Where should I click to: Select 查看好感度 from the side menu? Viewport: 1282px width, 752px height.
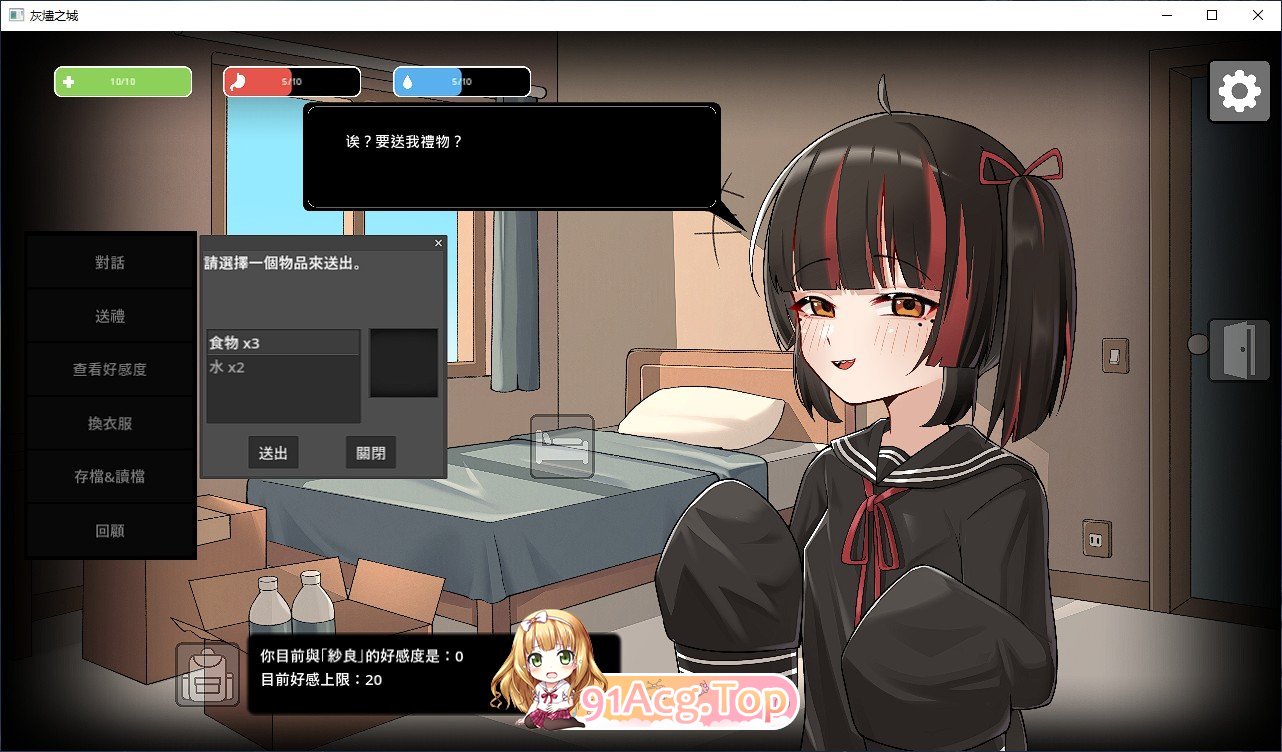coord(111,369)
